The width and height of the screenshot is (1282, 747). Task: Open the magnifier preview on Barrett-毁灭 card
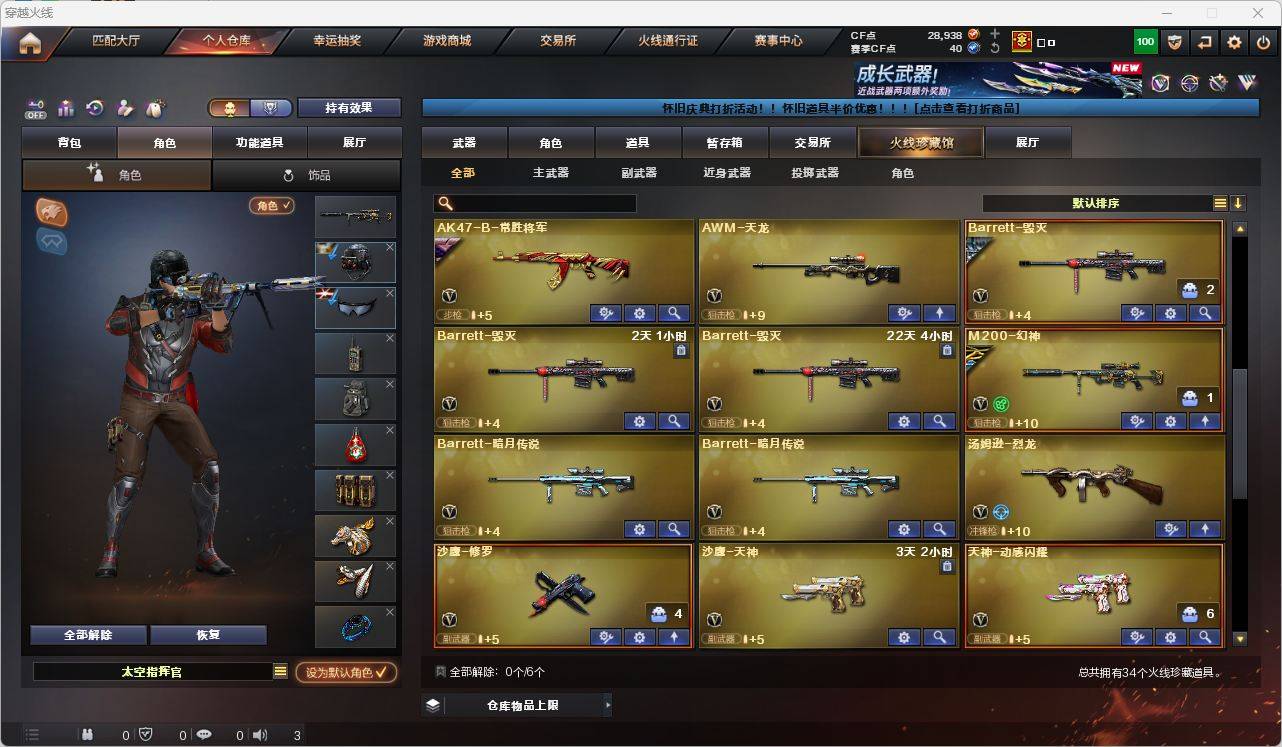1205,313
